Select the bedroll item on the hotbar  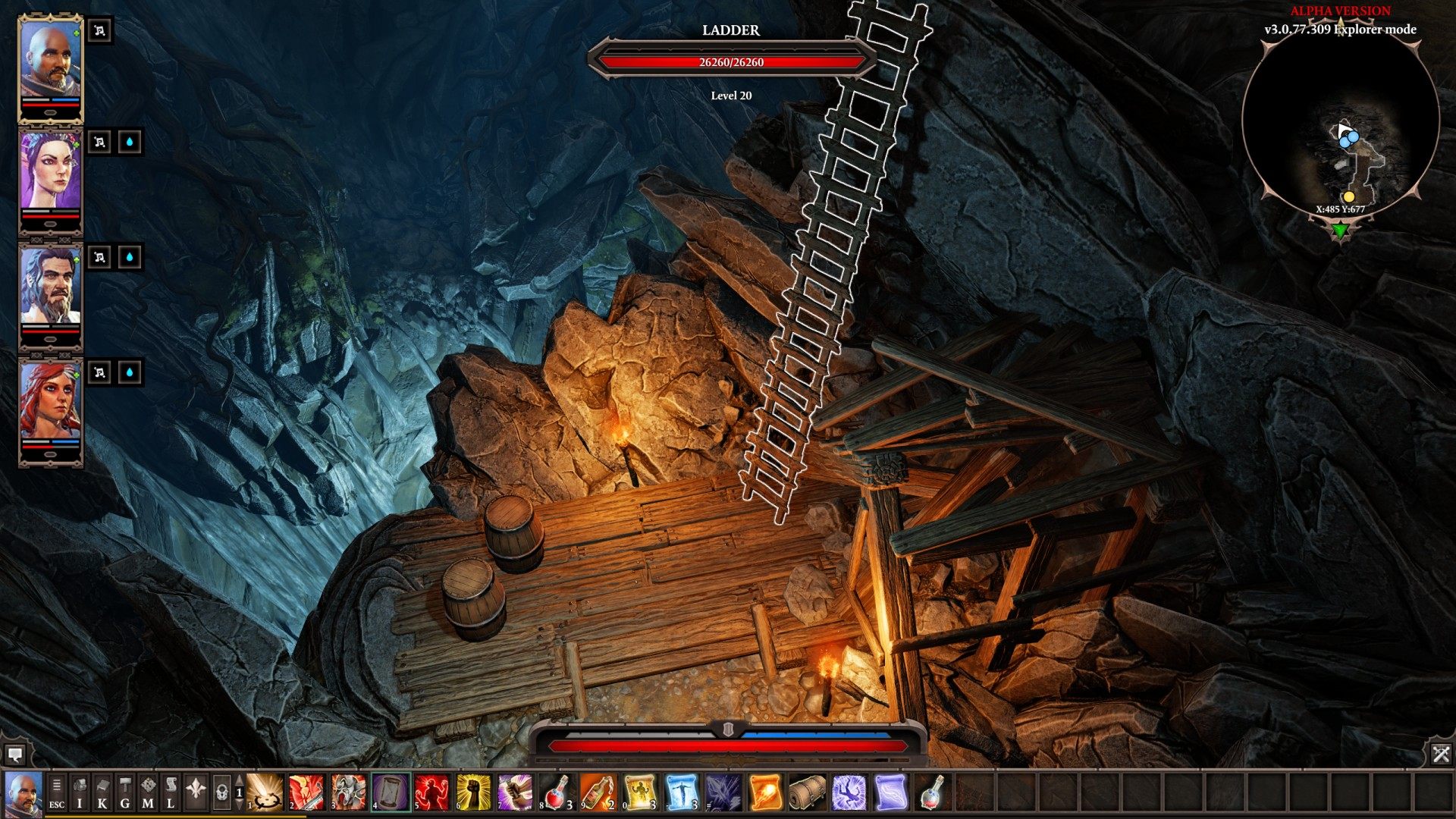click(808, 792)
